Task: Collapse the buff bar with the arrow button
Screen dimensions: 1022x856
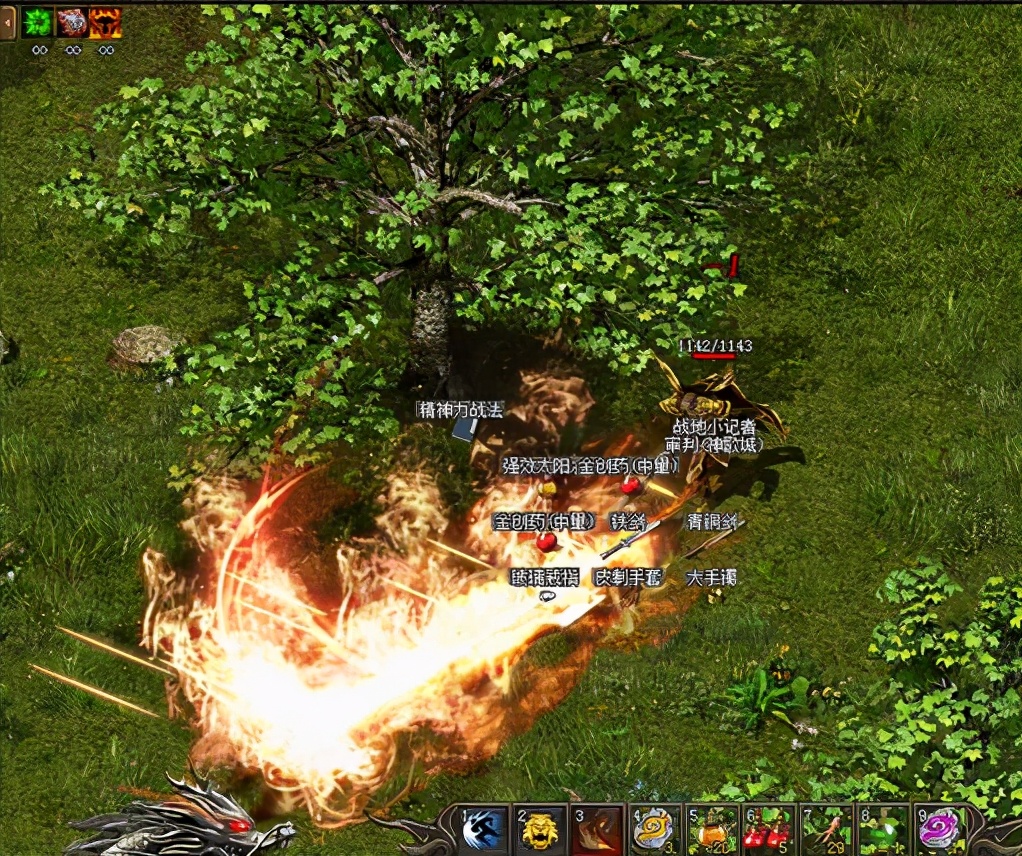Action: tap(7, 23)
